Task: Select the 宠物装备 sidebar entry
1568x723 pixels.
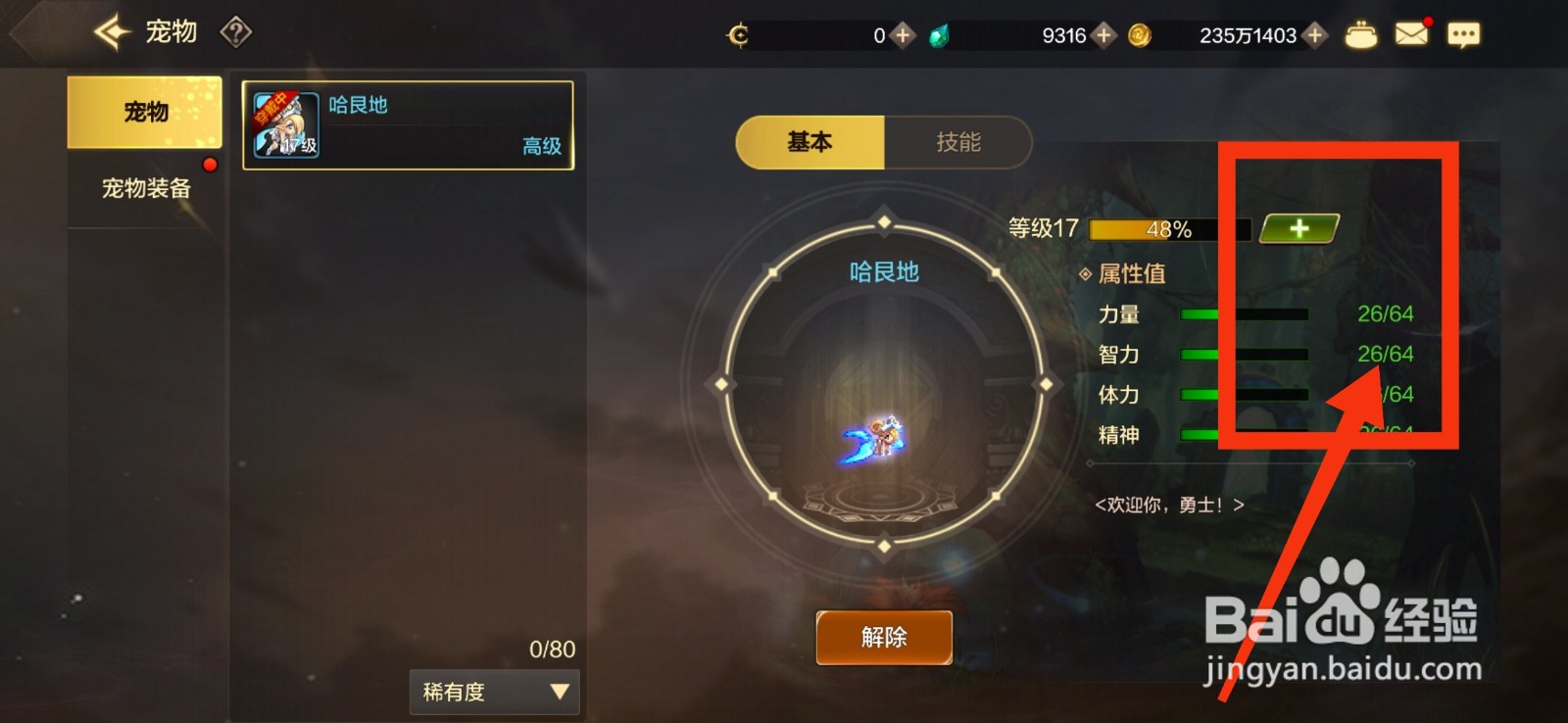Action: (144, 186)
